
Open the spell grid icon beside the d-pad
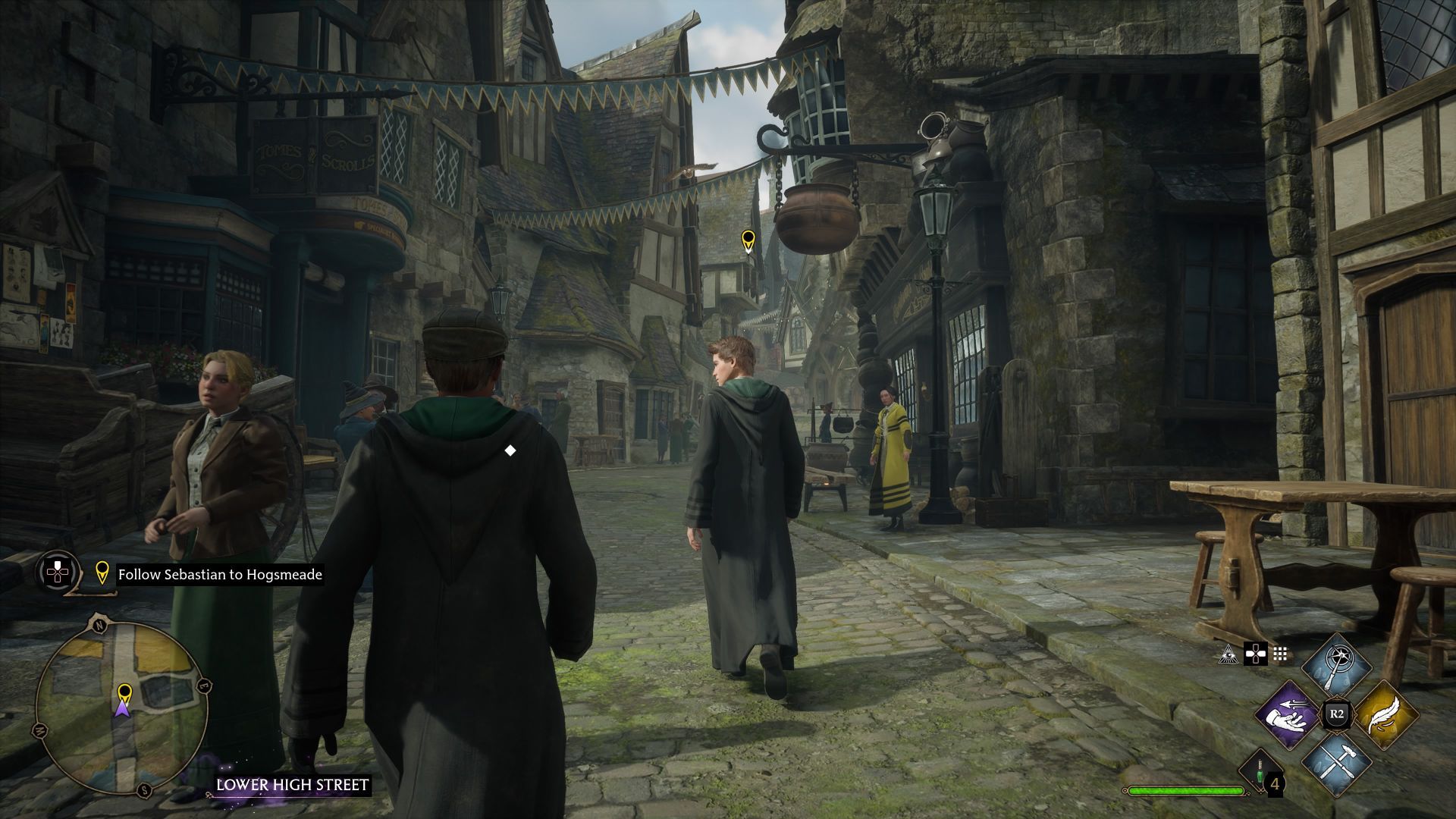click(1281, 654)
